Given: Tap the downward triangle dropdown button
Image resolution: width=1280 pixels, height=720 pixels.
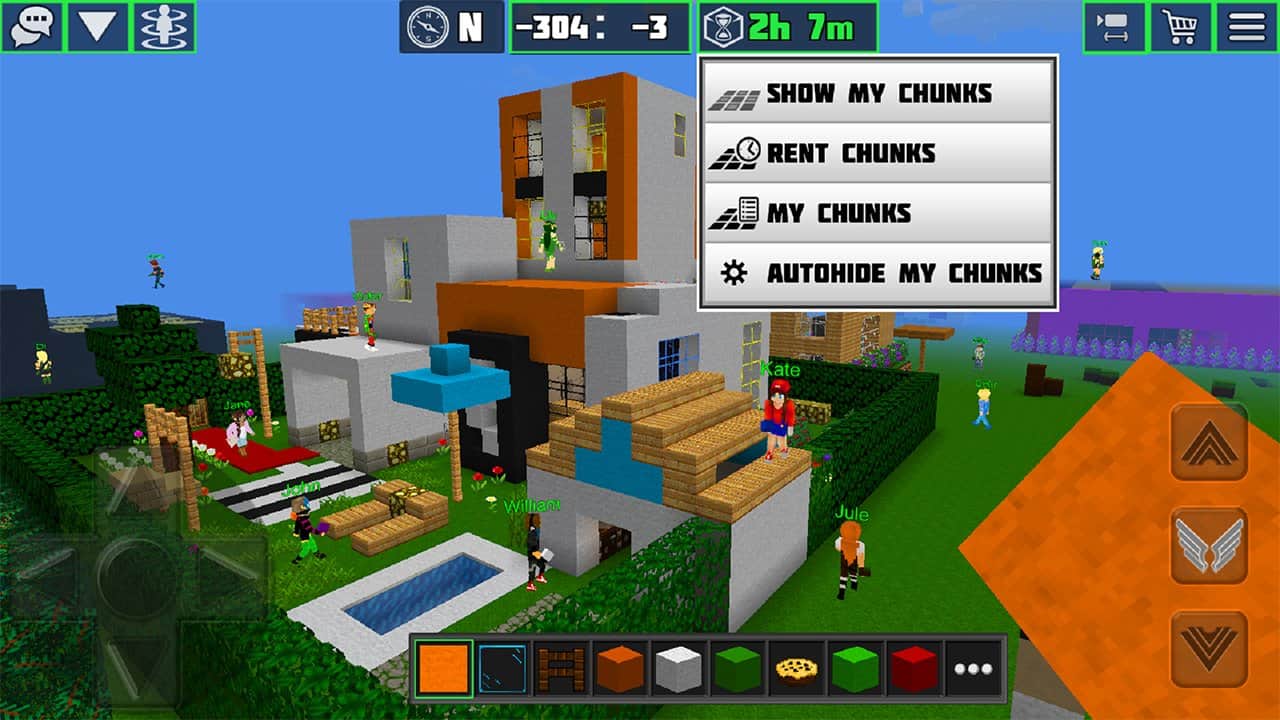Looking at the screenshot, I should pyautogui.click(x=97, y=27).
